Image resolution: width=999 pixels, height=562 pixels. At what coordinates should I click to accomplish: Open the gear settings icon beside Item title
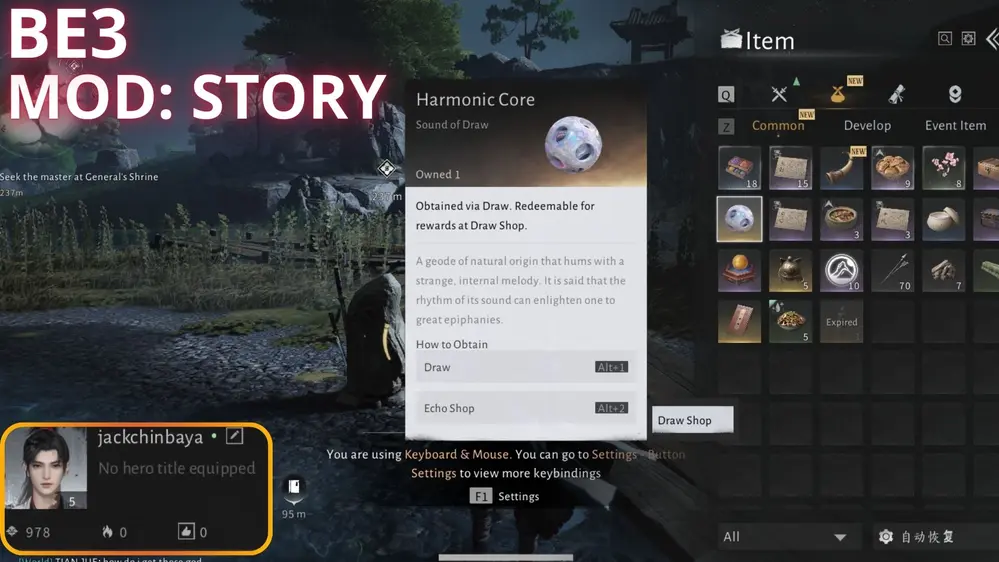[x=968, y=38]
